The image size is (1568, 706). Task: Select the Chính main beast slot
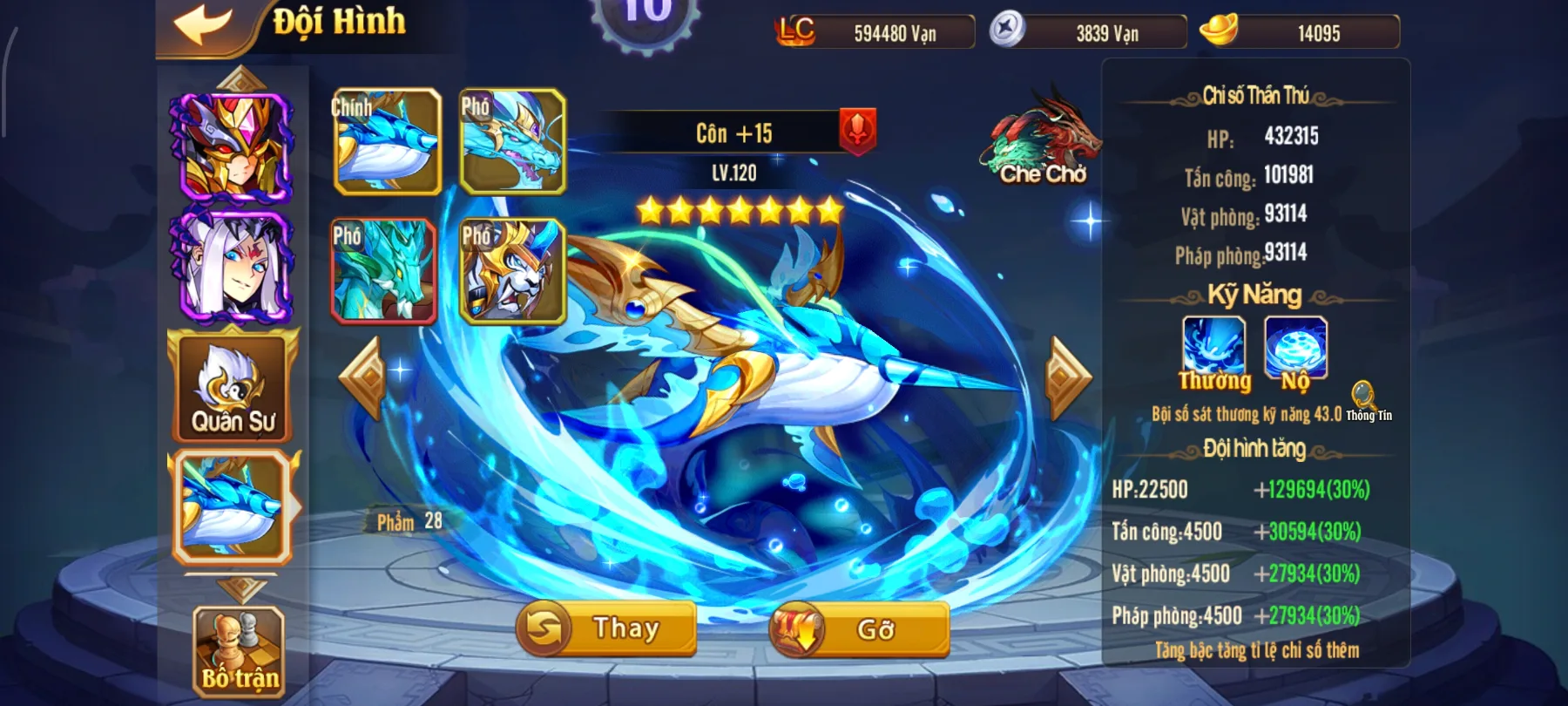pos(387,139)
